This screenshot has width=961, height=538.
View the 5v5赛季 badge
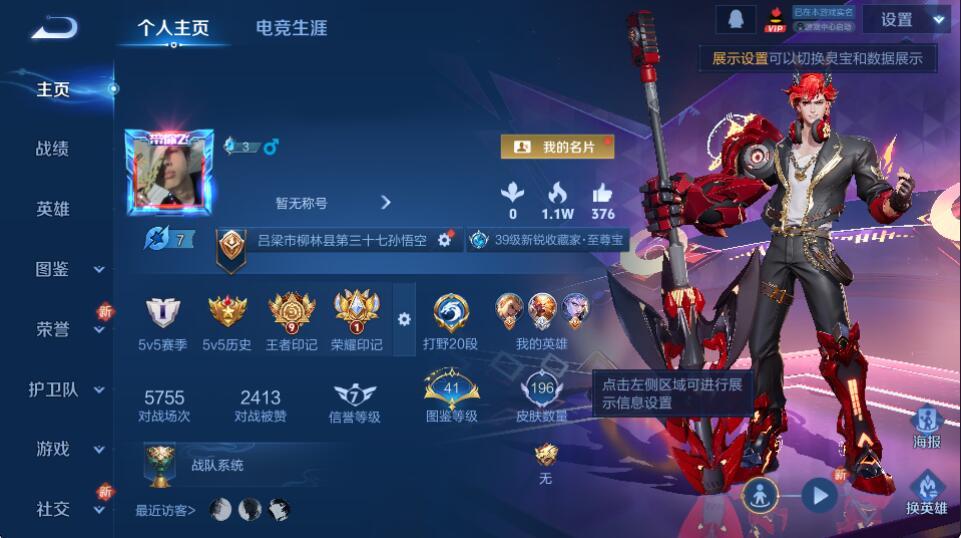tap(162, 322)
